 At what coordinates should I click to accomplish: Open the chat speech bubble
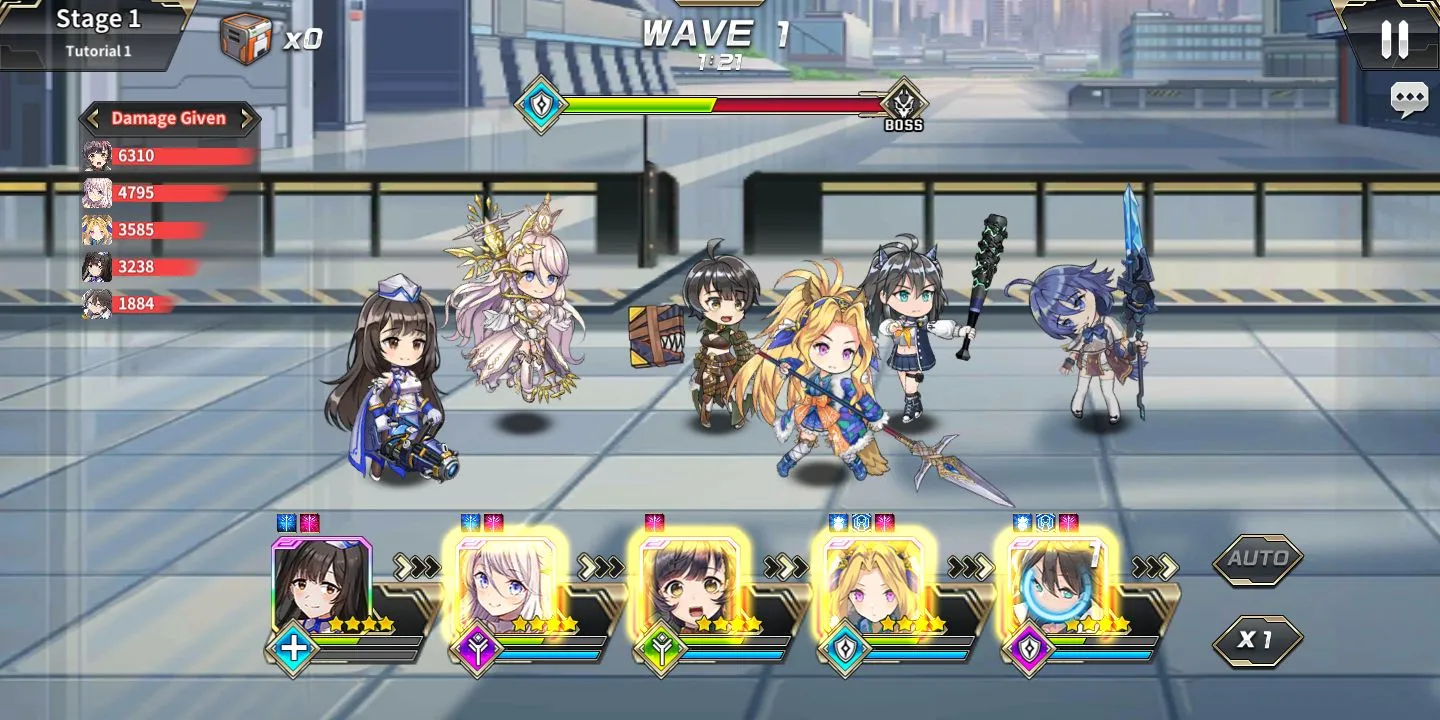pos(1409,99)
